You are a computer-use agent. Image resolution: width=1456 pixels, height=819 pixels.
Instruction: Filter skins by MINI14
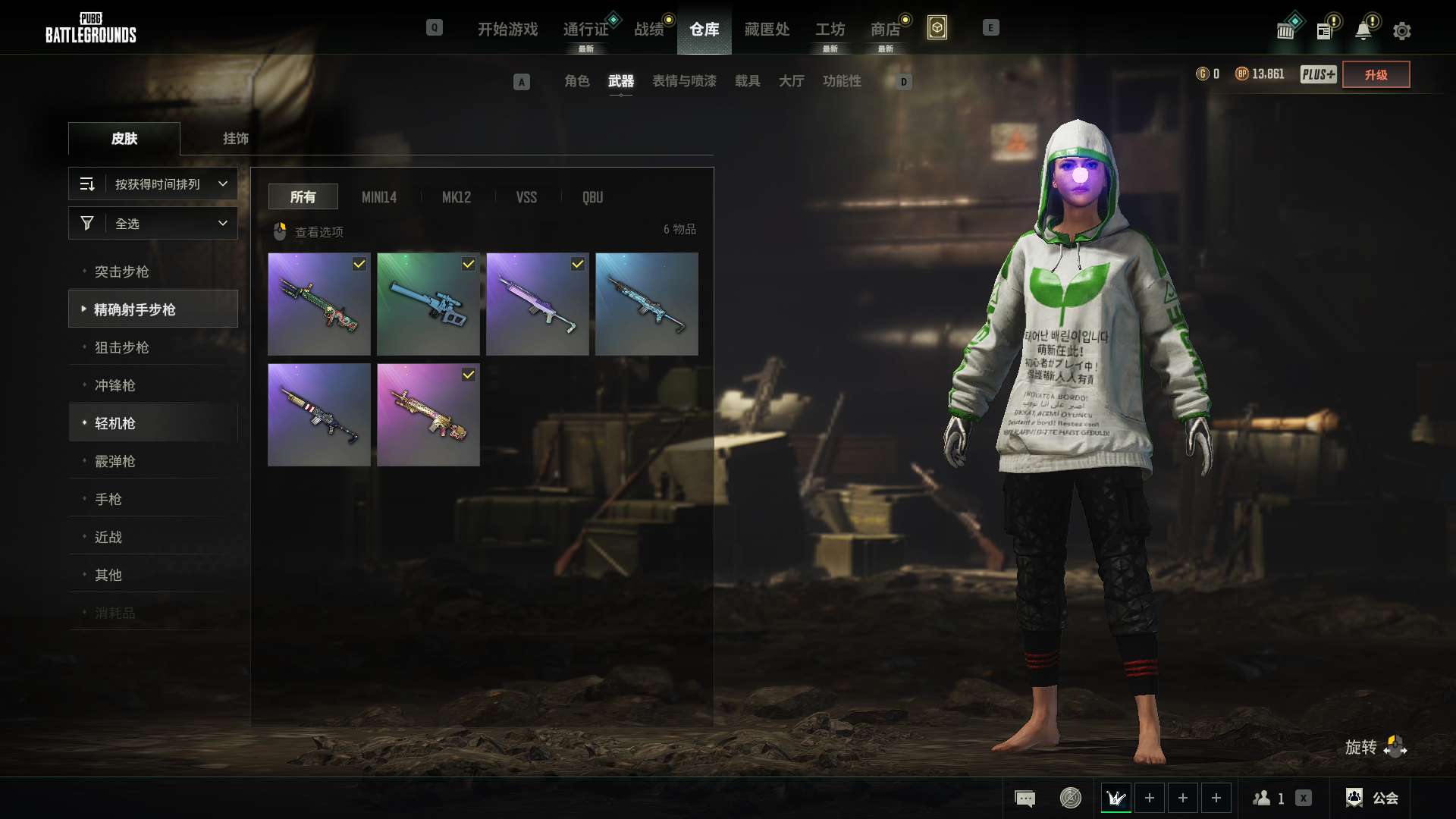click(x=379, y=197)
